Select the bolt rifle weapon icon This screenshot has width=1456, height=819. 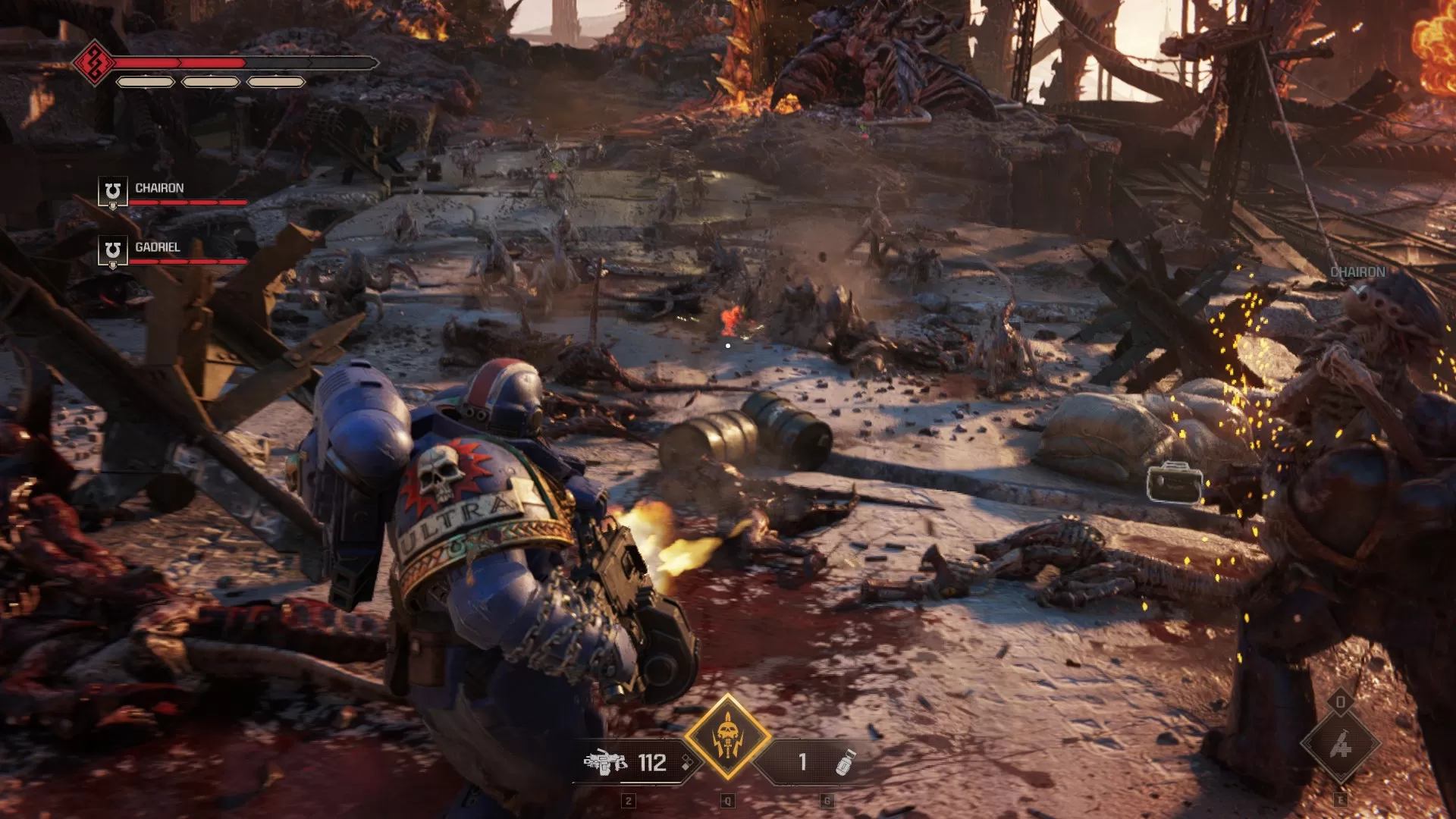tap(605, 762)
